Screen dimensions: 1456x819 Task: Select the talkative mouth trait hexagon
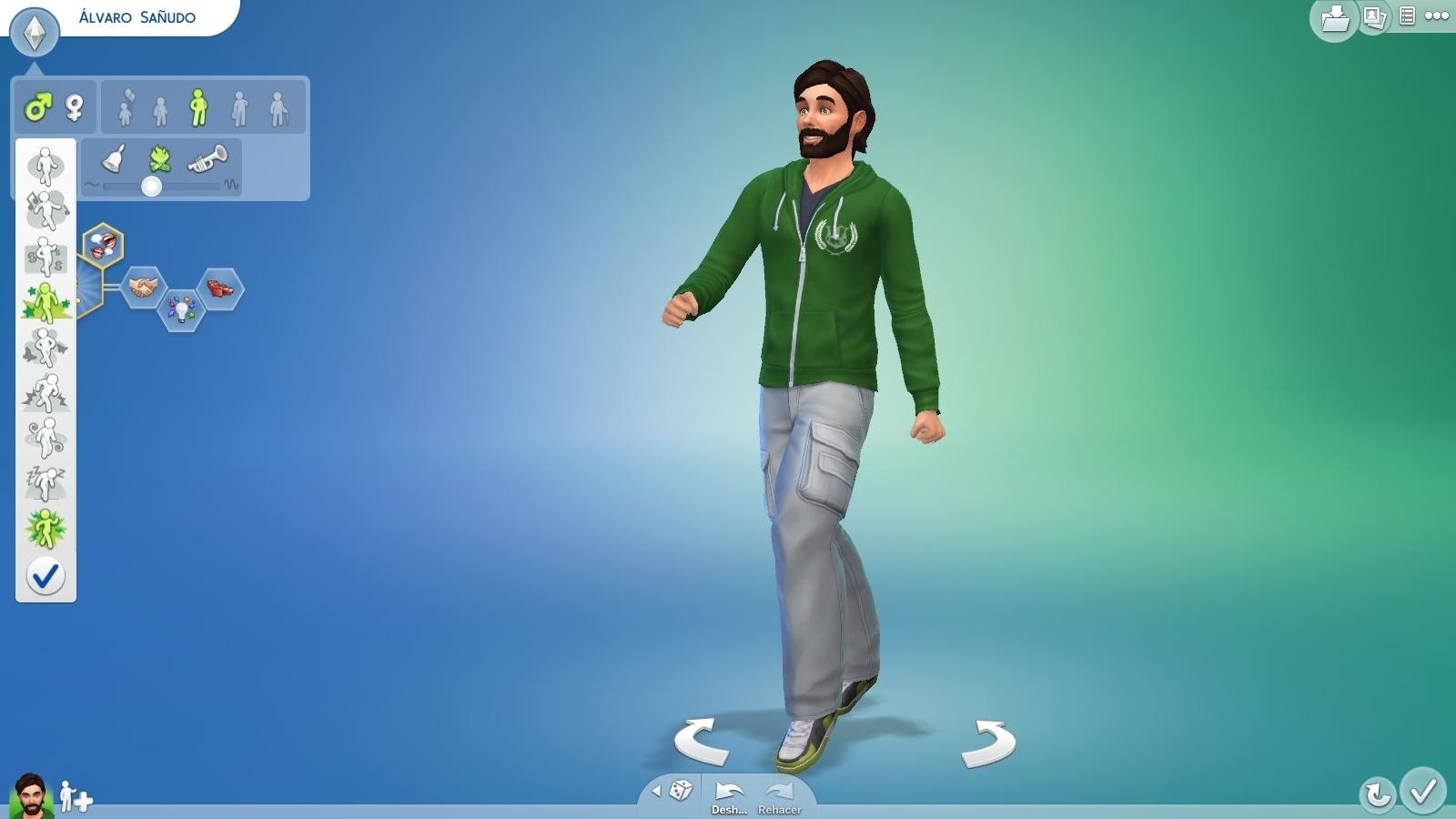[x=103, y=246]
